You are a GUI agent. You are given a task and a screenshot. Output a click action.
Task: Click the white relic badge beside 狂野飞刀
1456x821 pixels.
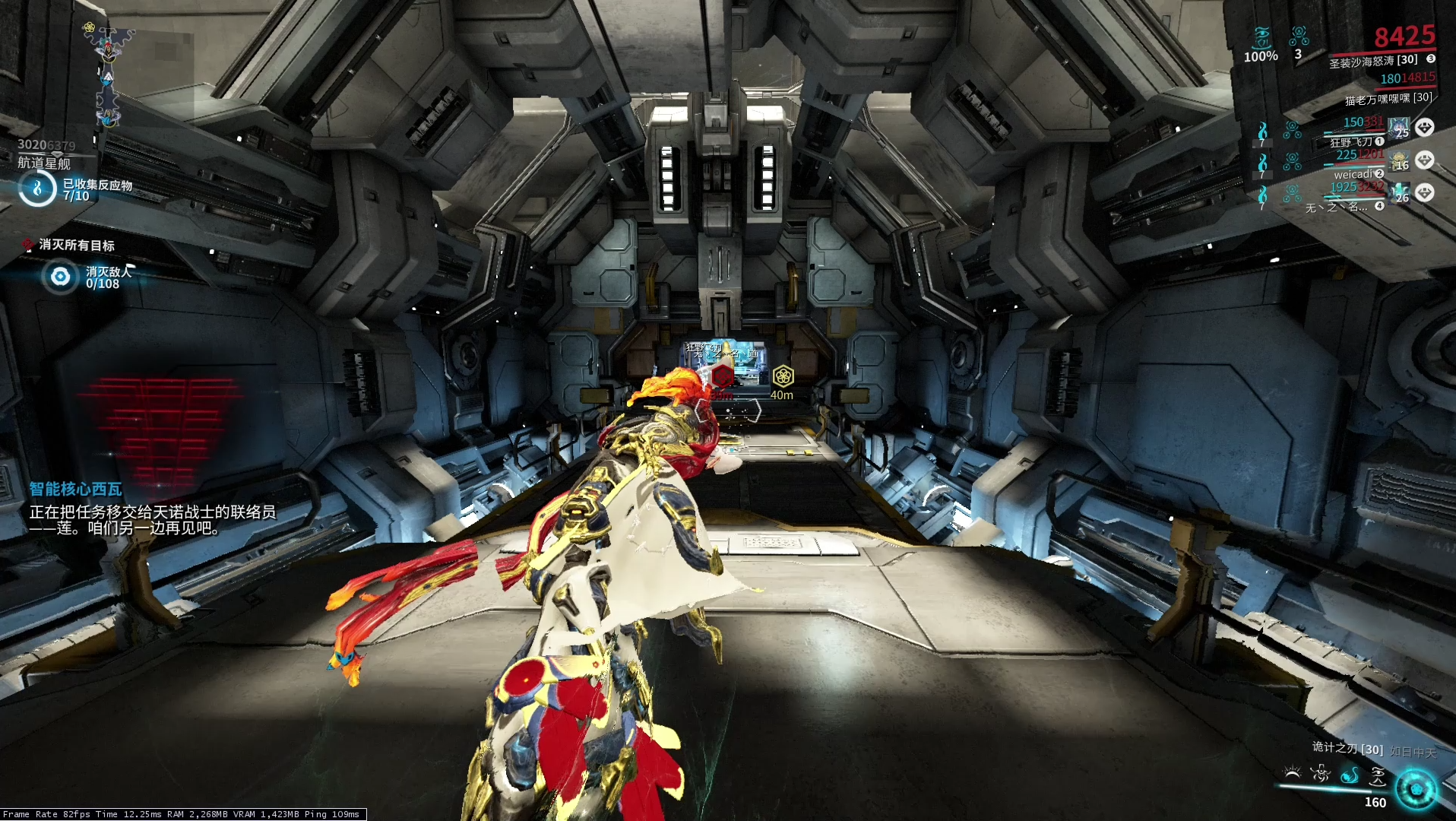click(x=1425, y=128)
